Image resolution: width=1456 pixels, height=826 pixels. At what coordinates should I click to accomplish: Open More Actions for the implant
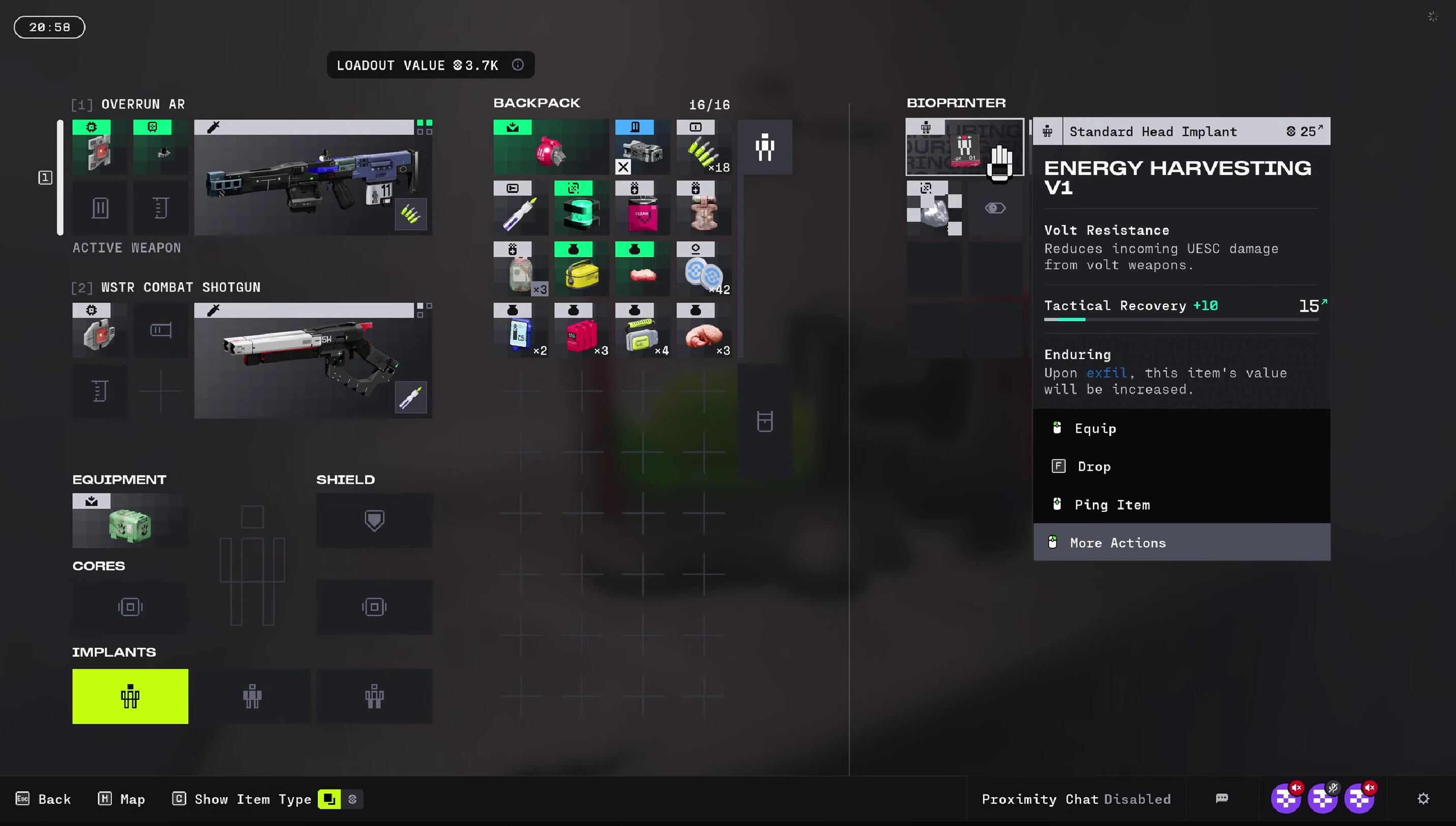pos(1117,542)
